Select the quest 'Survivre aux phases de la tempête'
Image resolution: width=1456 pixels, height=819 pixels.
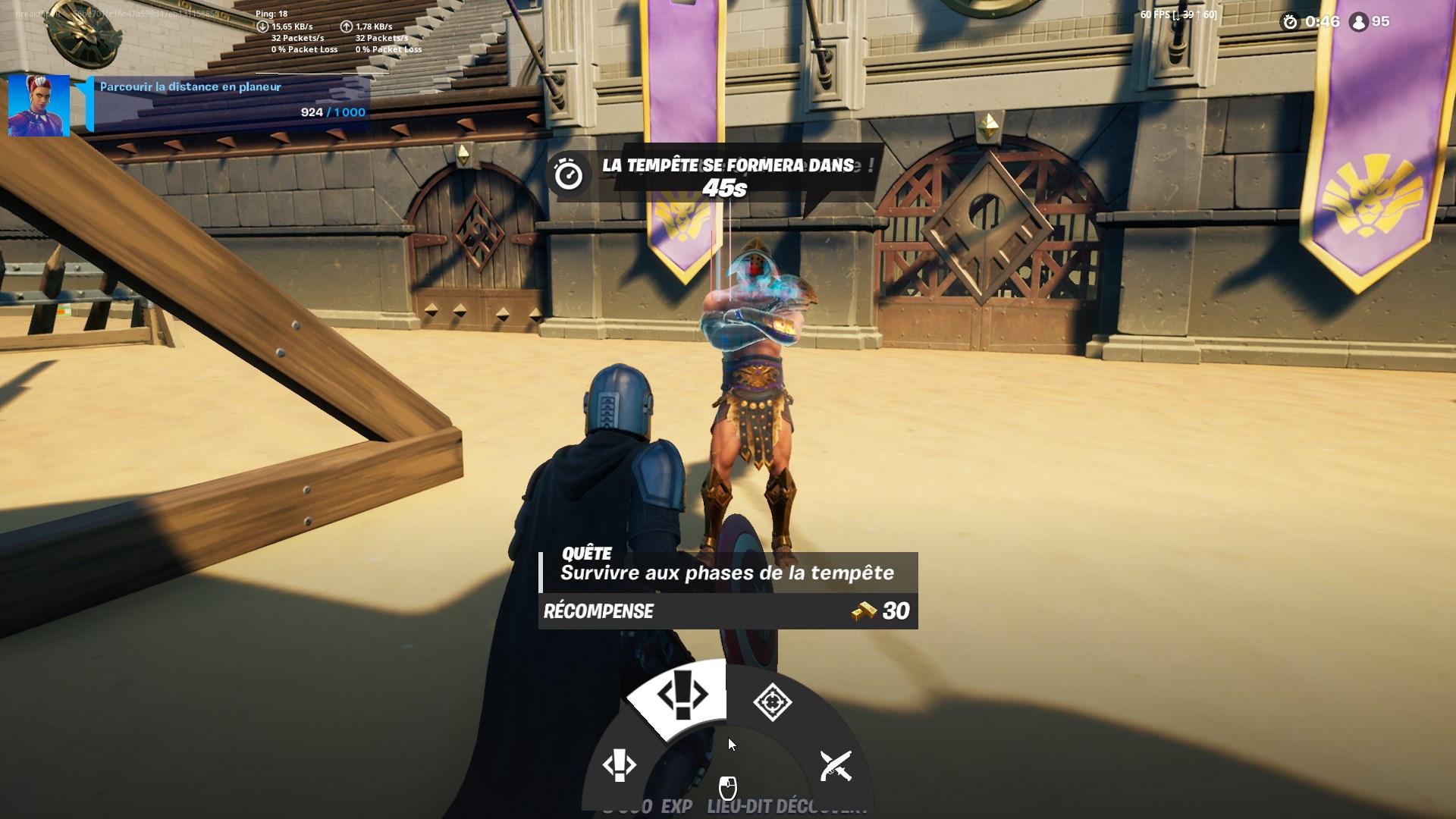(x=726, y=574)
